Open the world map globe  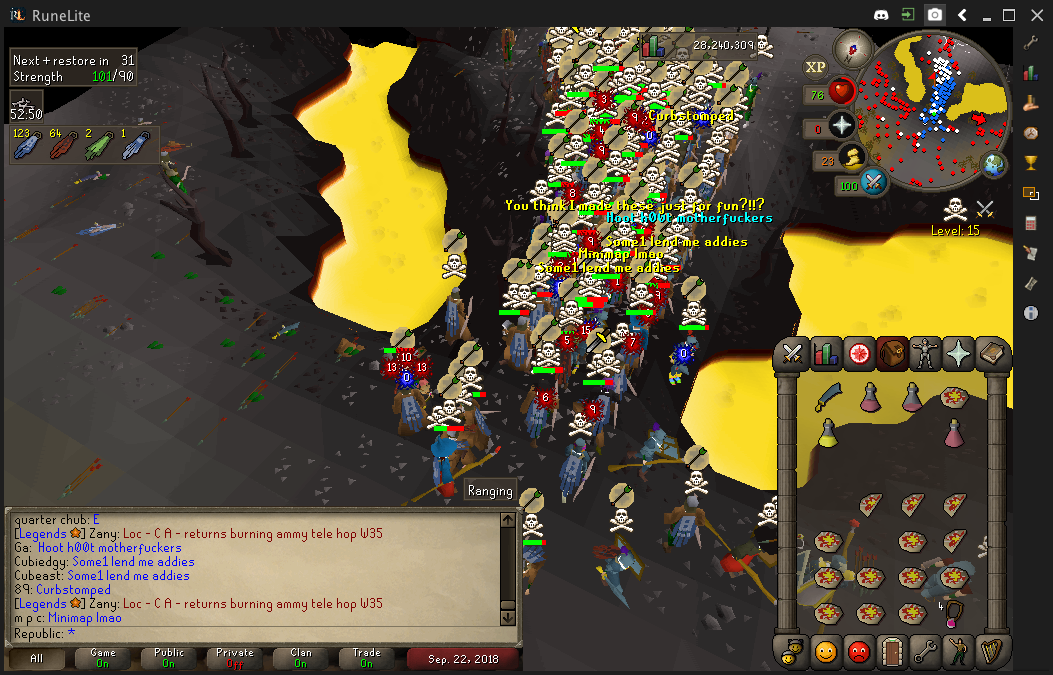(994, 164)
